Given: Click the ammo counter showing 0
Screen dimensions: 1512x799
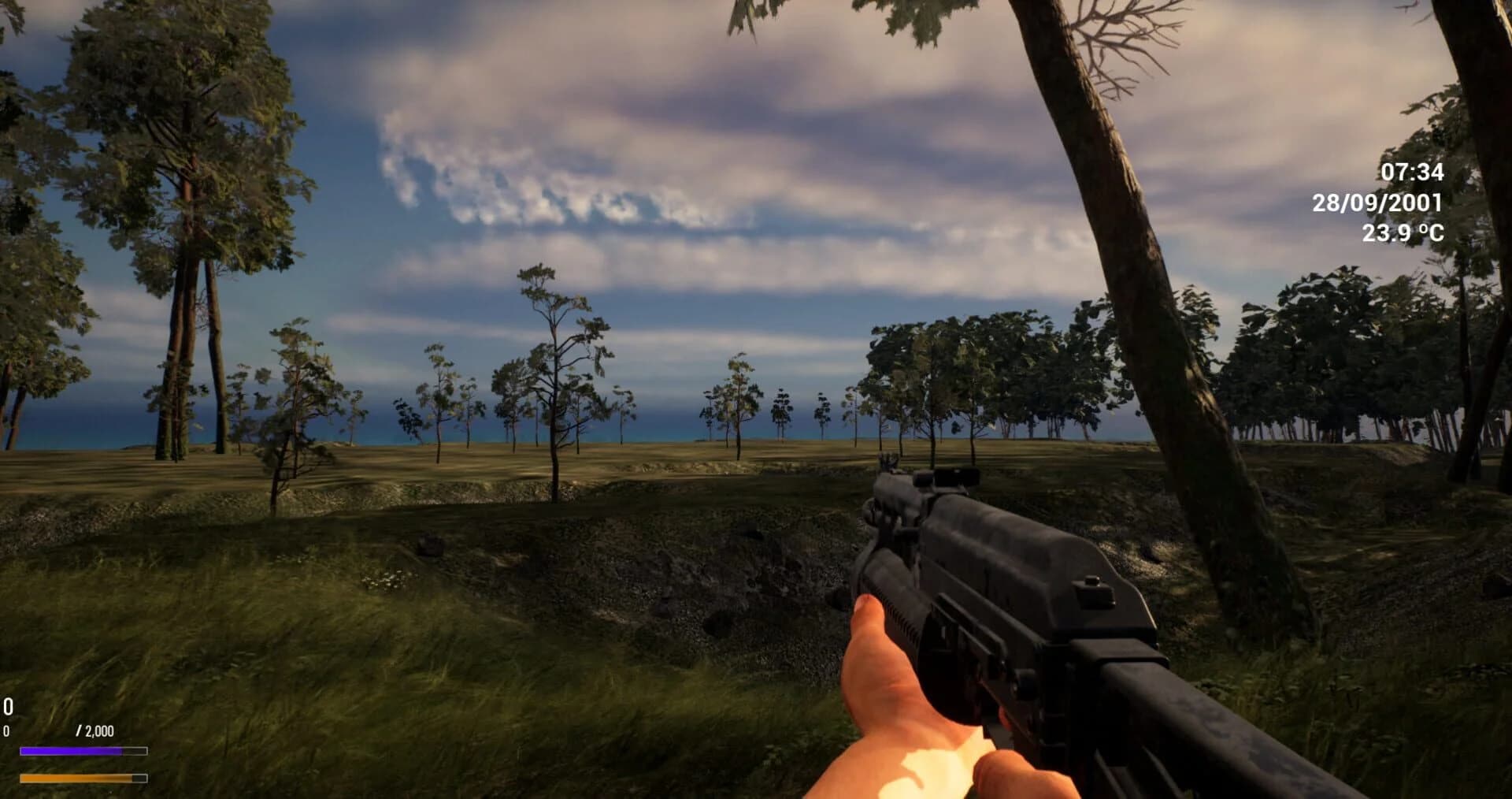Looking at the screenshot, I should [8, 705].
